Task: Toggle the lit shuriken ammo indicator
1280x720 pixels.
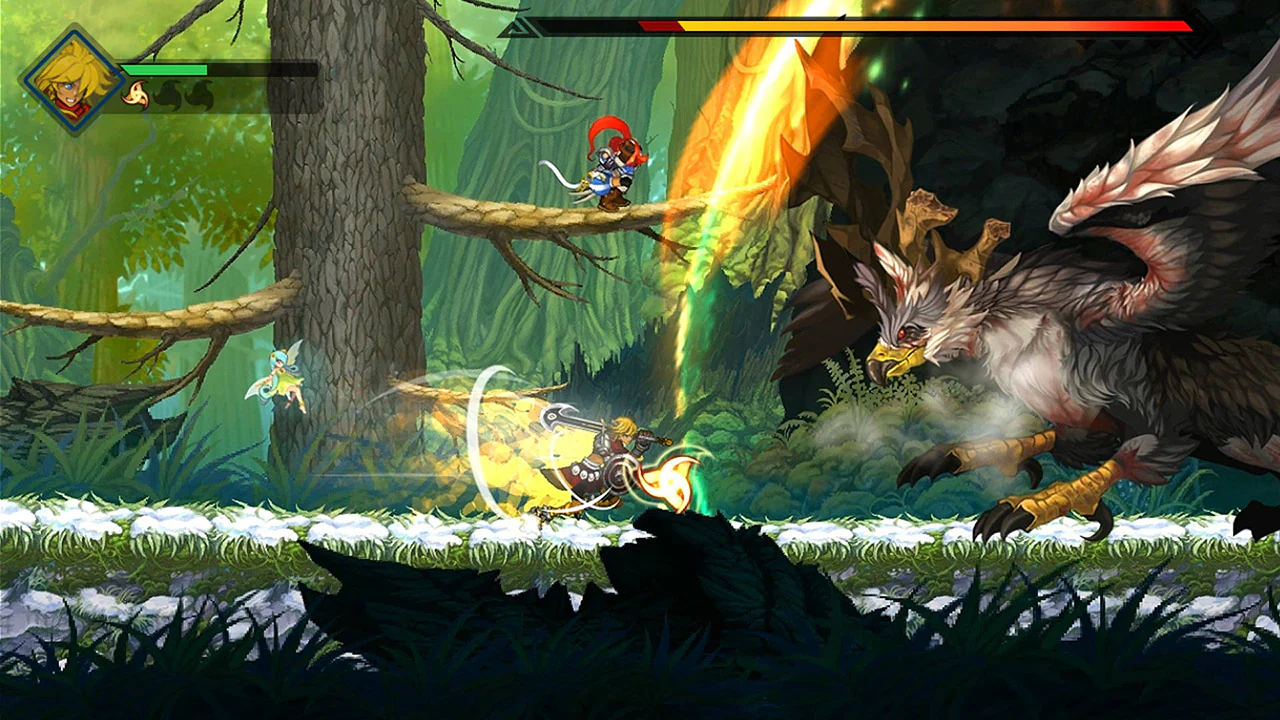Action: tap(136, 96)
